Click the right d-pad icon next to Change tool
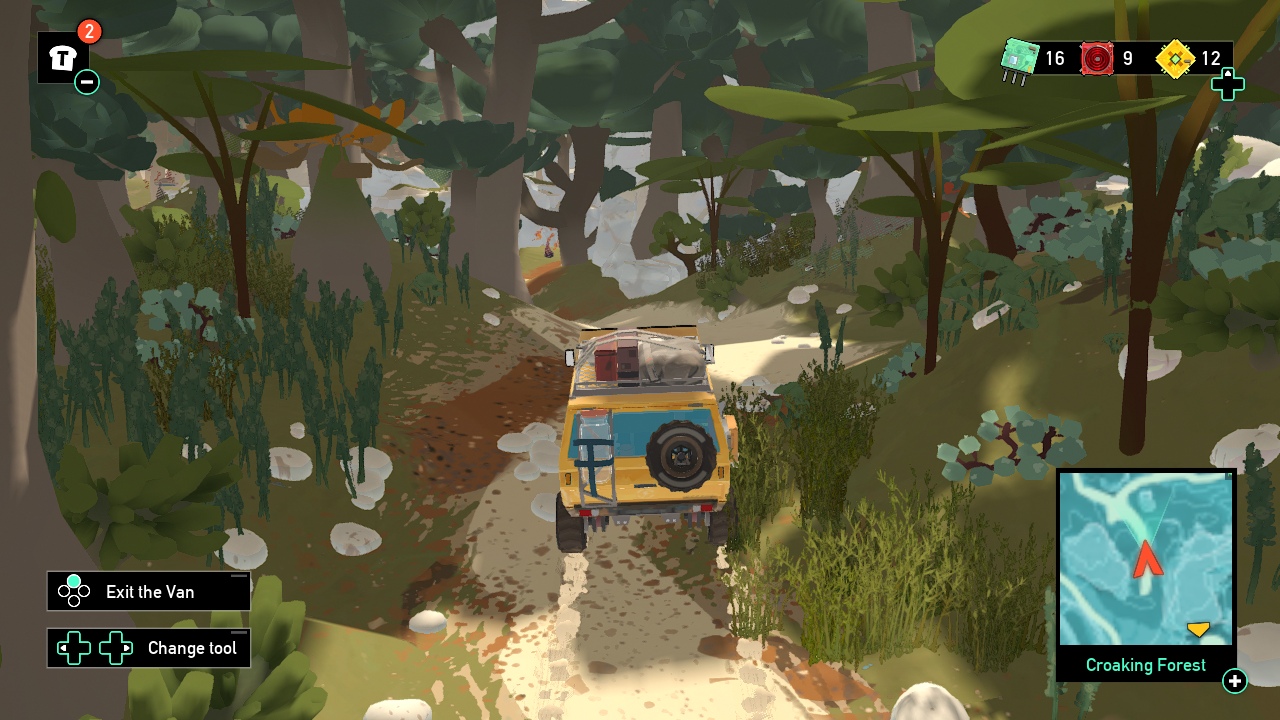 point(117,648)
